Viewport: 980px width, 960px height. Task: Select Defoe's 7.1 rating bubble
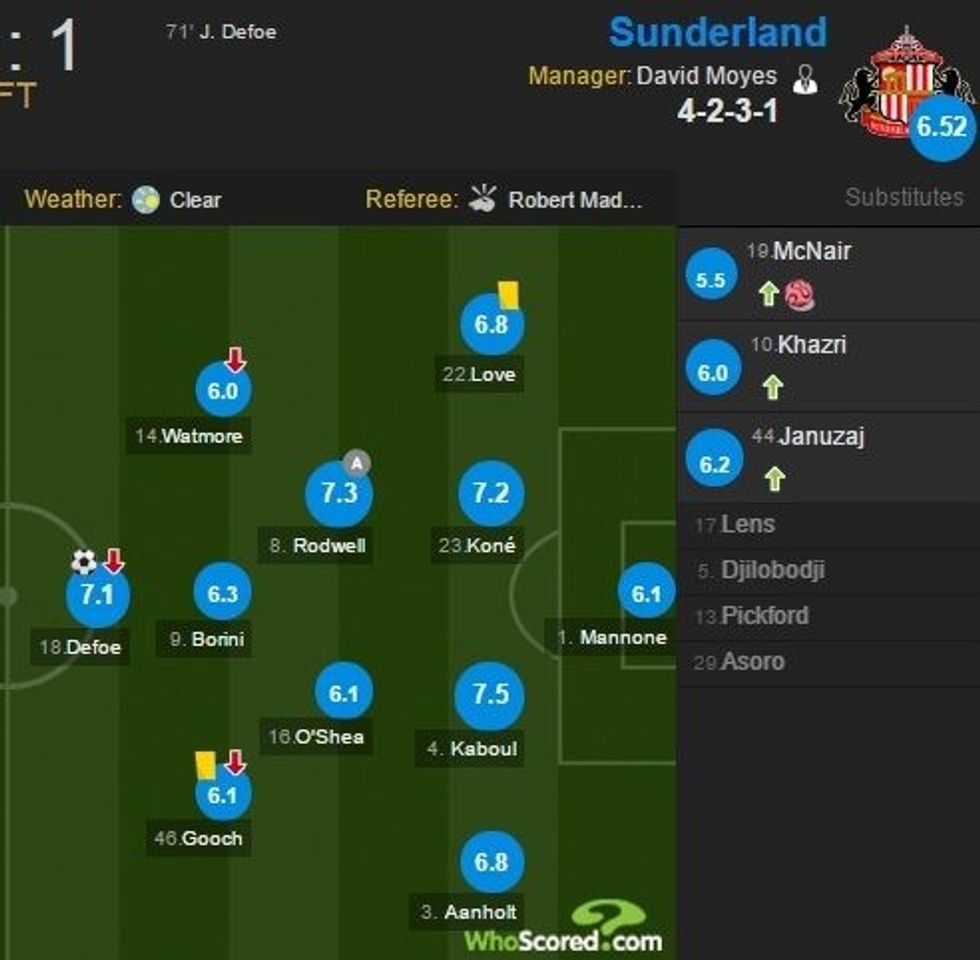coord(97,595)
